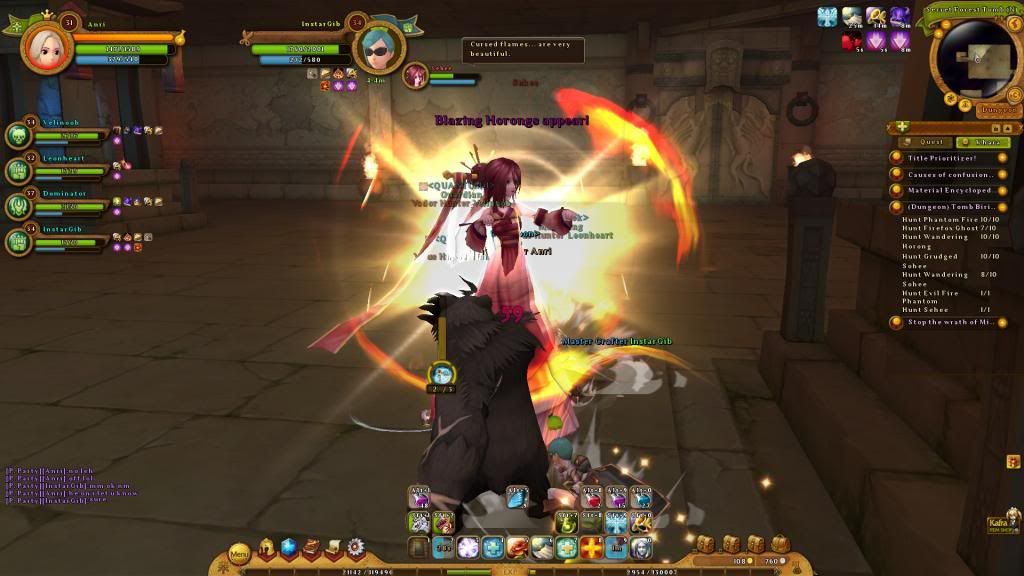Screen dimensions: 1024x576
Task: Activate the orange cross heal skill
Action: pos(592,547)
